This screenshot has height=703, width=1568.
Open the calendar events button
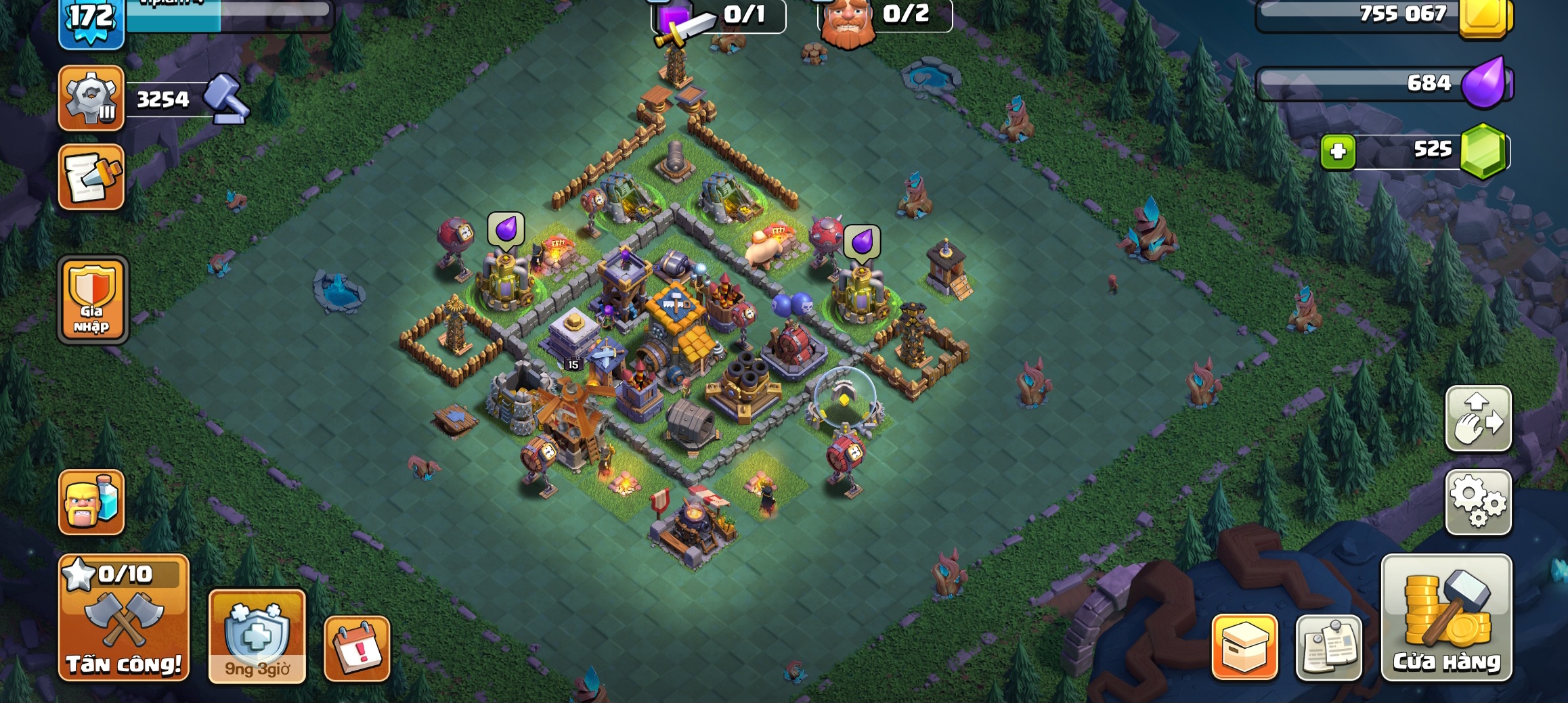357,648
